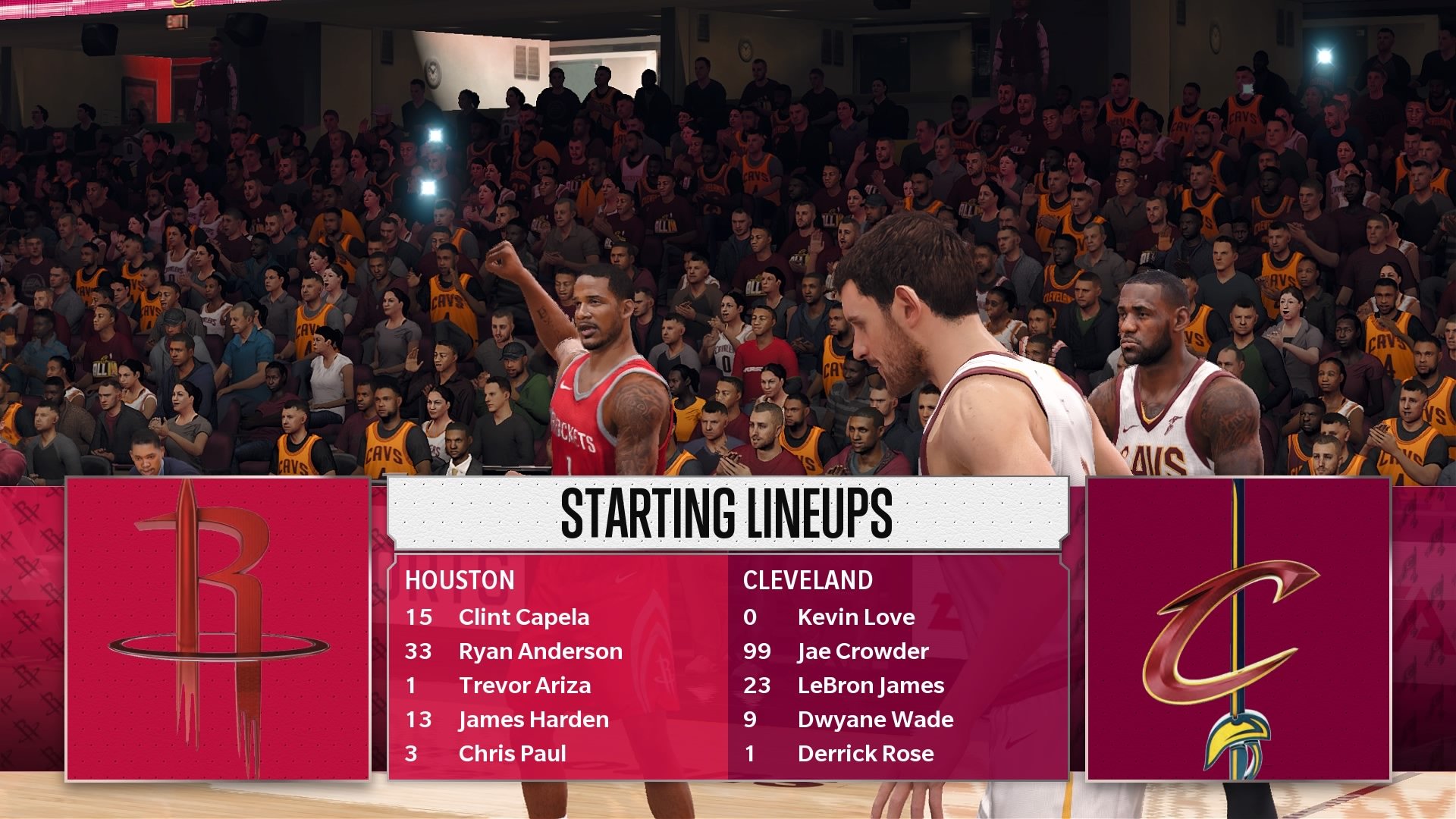Image resolution: width=1456 pixels, height=819 pixels.
Task: Click jersey number 99 beside Jae Crowder
Action: click(758, 651)
